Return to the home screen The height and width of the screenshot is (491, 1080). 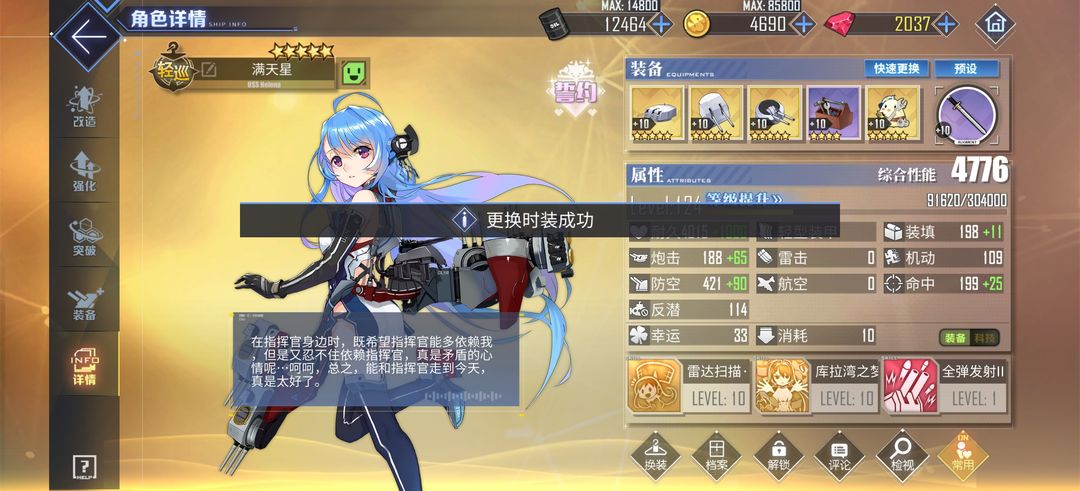pos(994,23)
